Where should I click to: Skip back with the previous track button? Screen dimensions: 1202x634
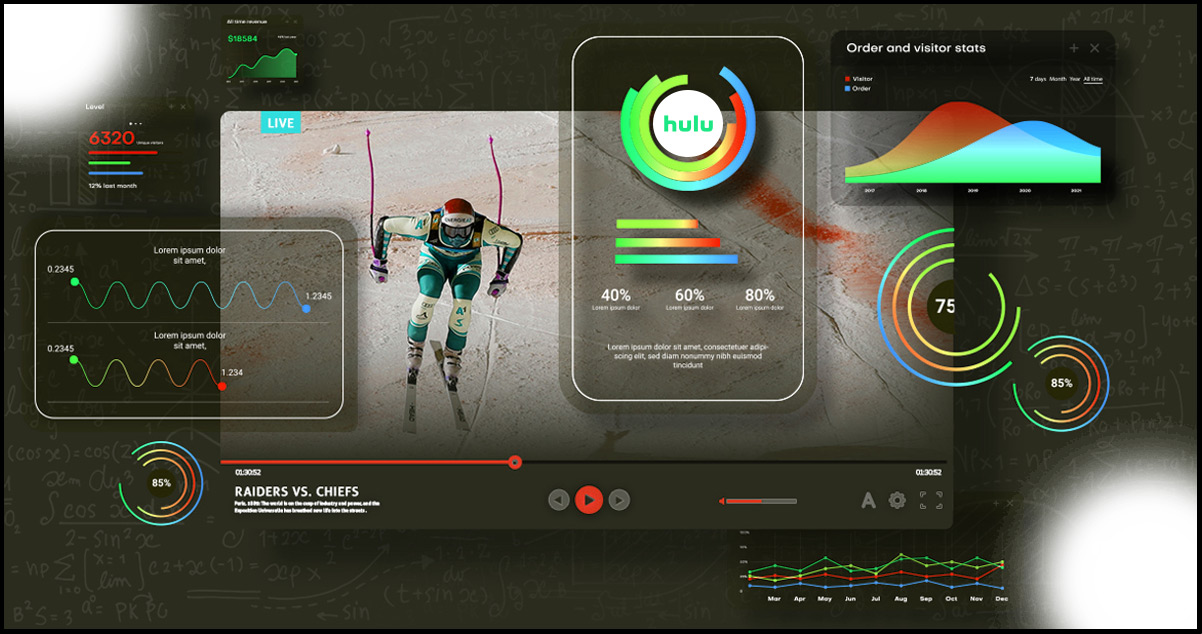559,499
